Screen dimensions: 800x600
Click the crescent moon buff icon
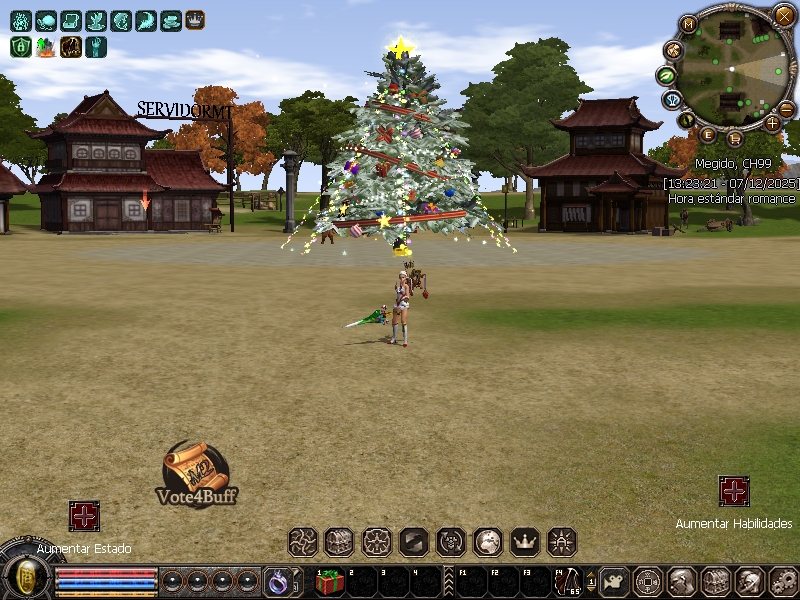click(145, 20)
